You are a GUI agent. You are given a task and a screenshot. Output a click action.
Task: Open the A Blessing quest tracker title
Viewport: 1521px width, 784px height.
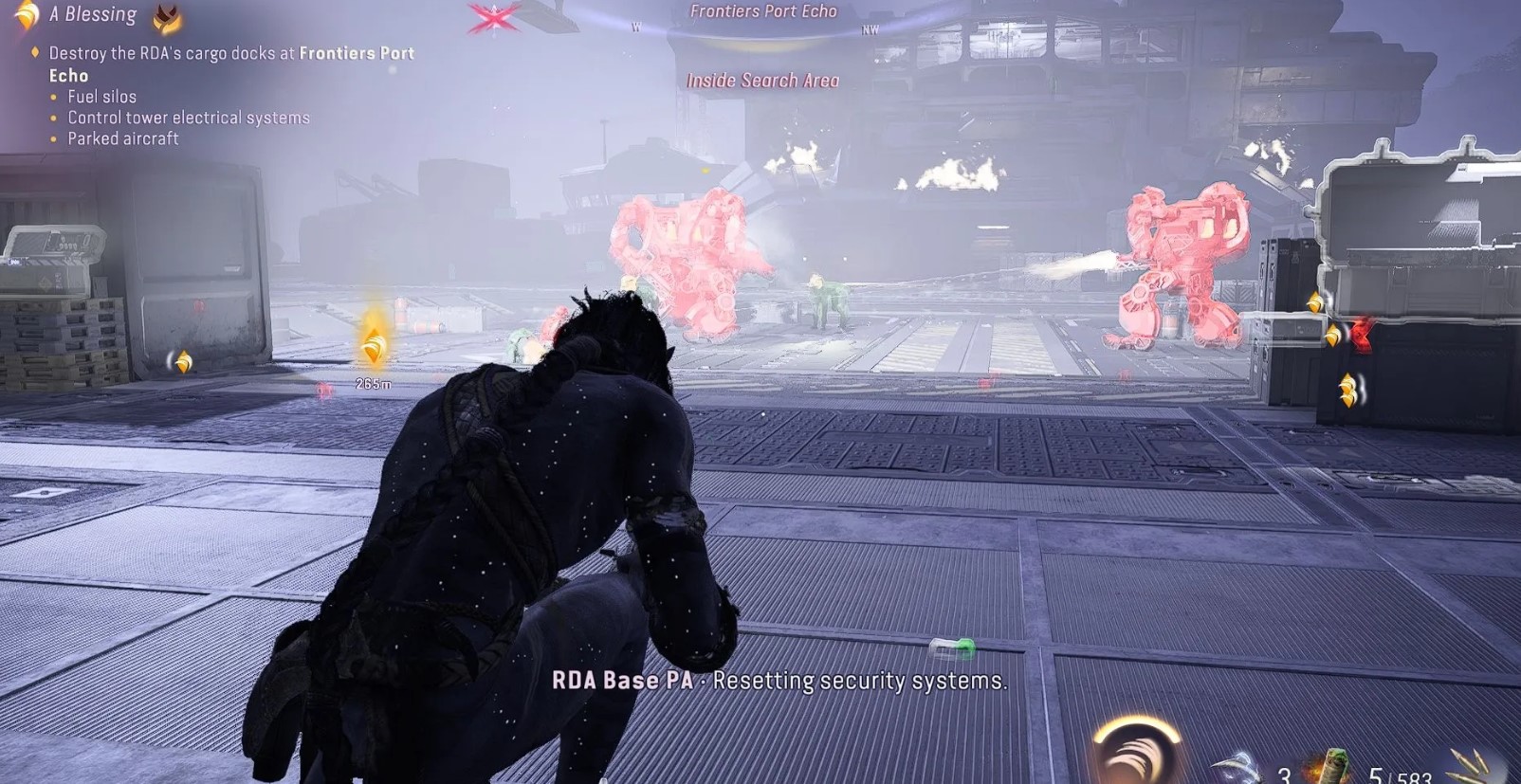(x=93, y=14)
